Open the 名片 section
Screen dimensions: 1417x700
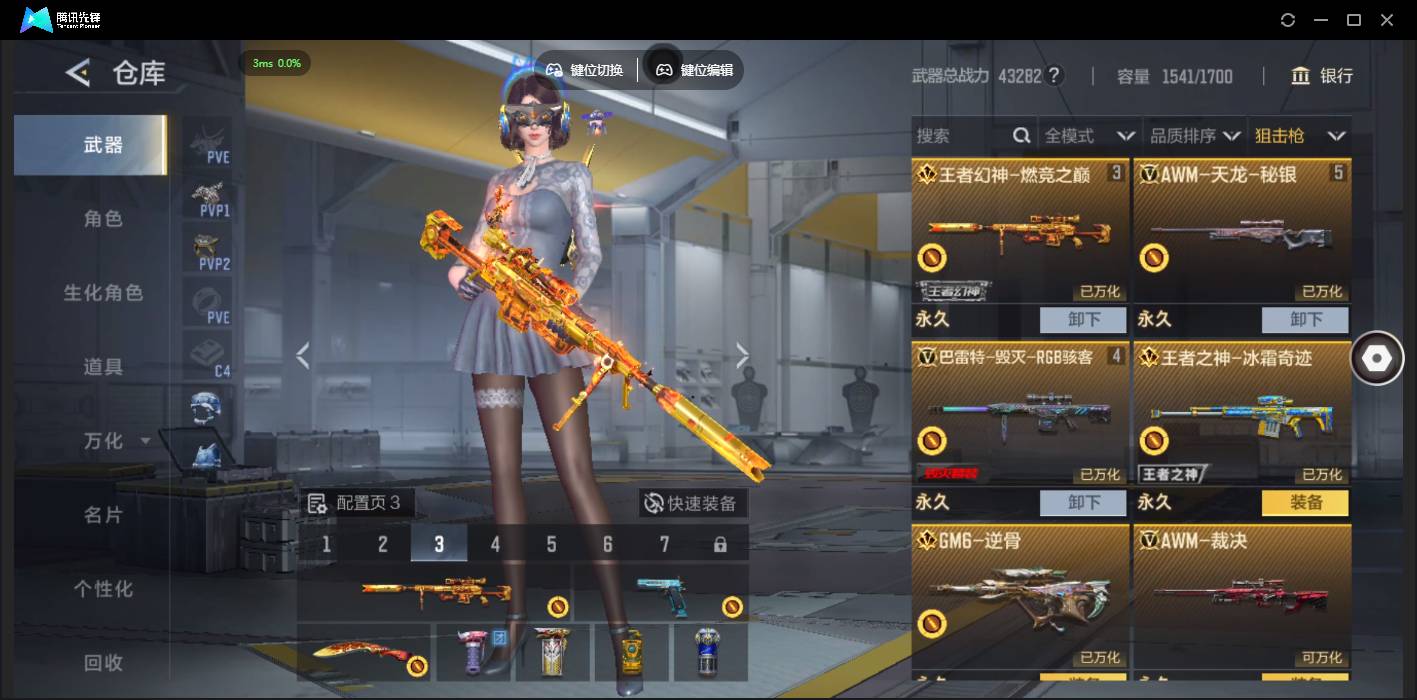tap(103, 515)
